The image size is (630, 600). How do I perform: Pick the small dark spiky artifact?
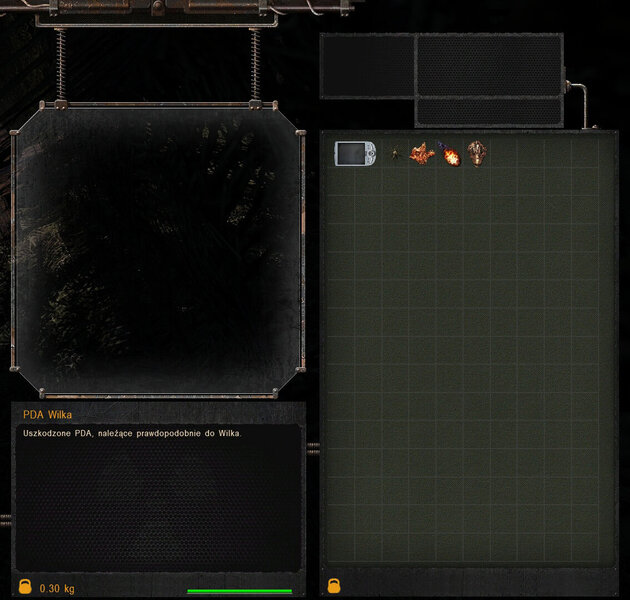click(397, 154)
